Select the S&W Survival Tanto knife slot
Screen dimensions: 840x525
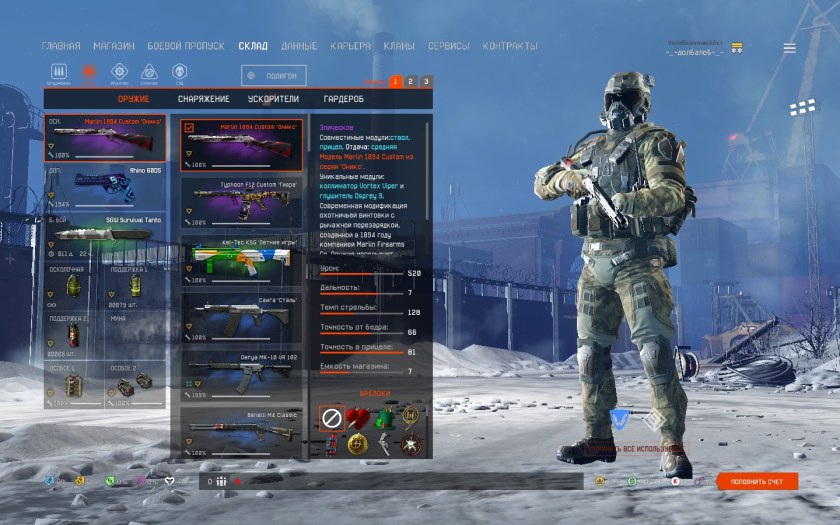[x=105, y=236]
